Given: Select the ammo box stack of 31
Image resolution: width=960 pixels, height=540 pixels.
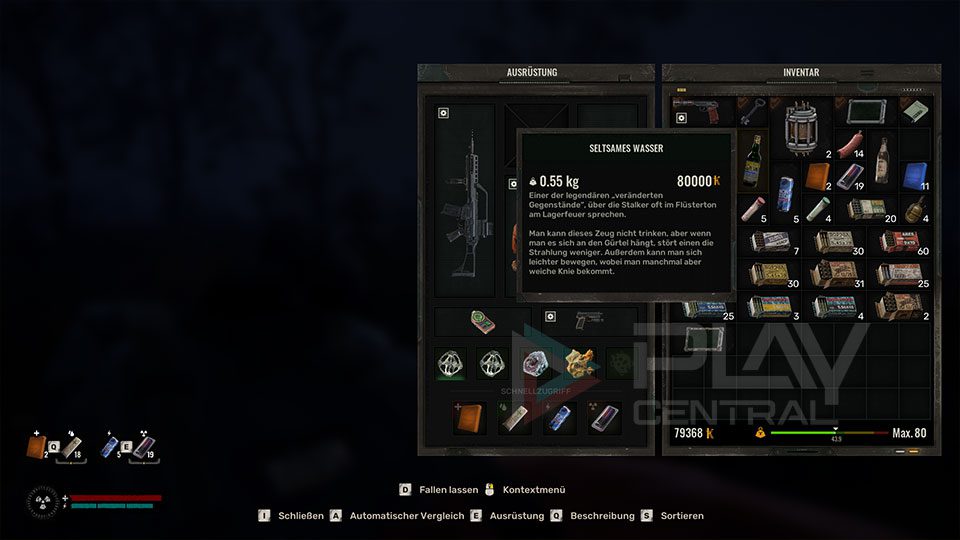Looking at the screenshot, I should click(834, 273).
